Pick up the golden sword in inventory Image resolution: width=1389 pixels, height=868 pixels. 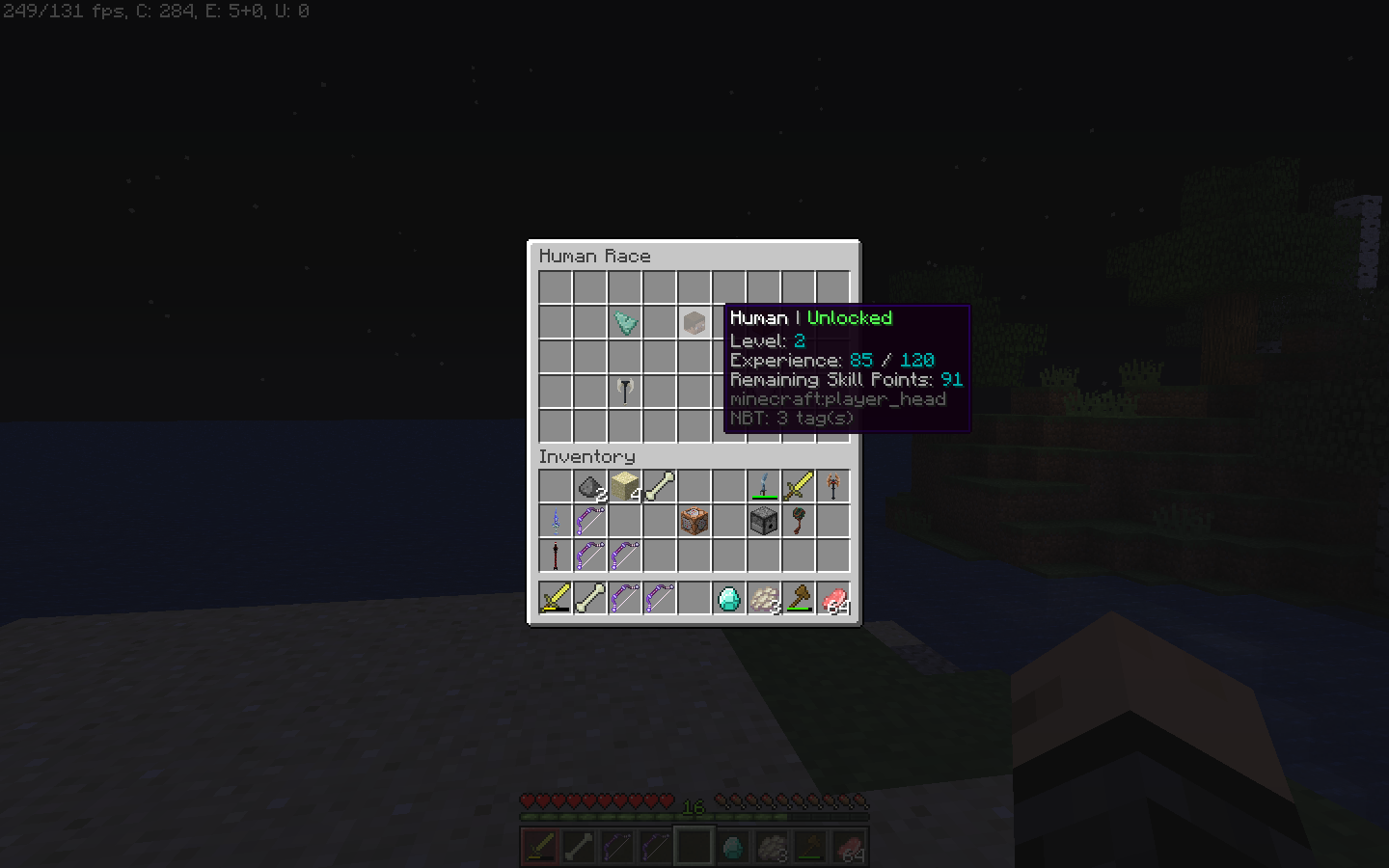pos(798,487)
